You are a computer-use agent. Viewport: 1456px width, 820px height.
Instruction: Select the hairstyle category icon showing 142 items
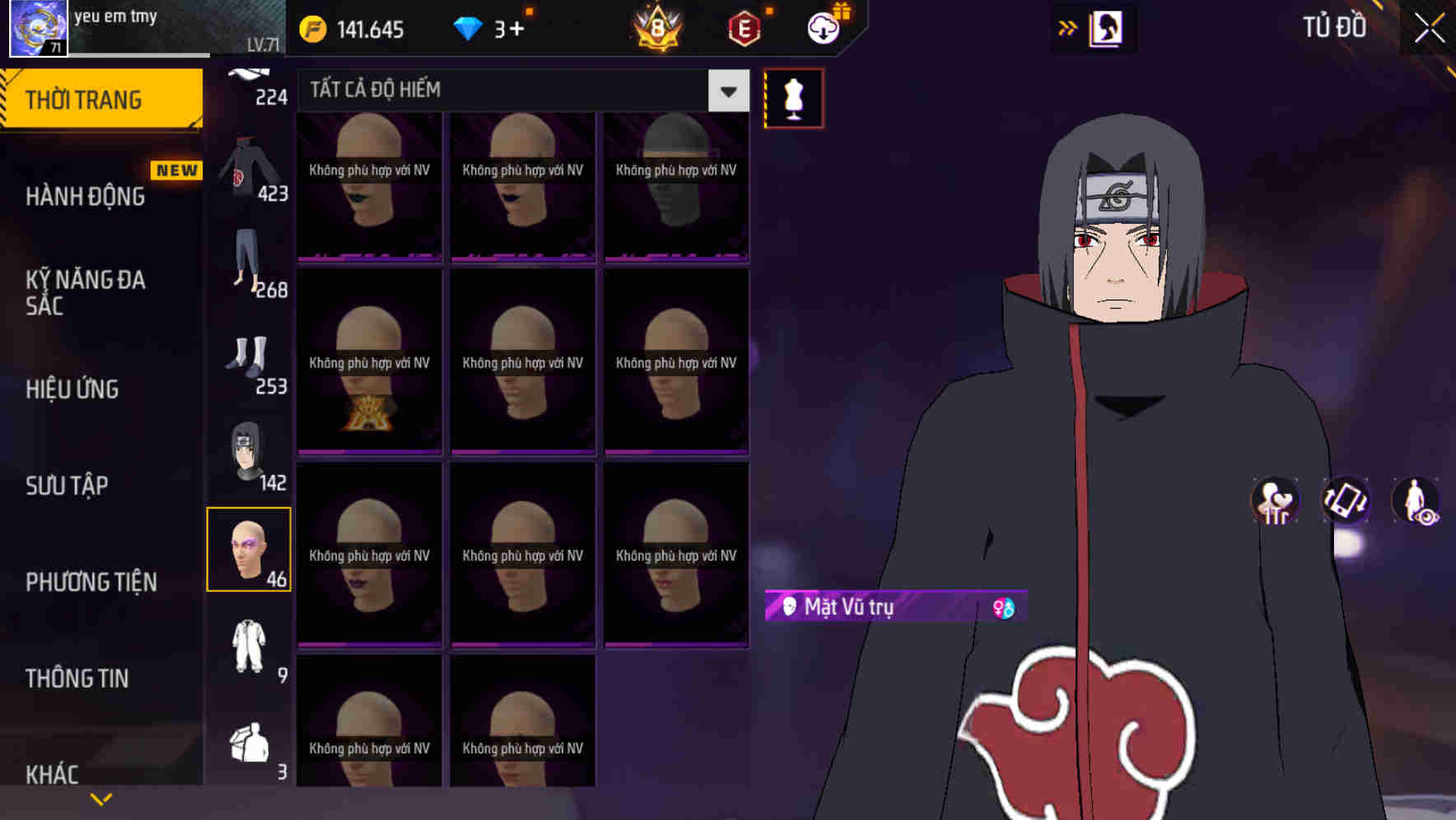point(250,453)
